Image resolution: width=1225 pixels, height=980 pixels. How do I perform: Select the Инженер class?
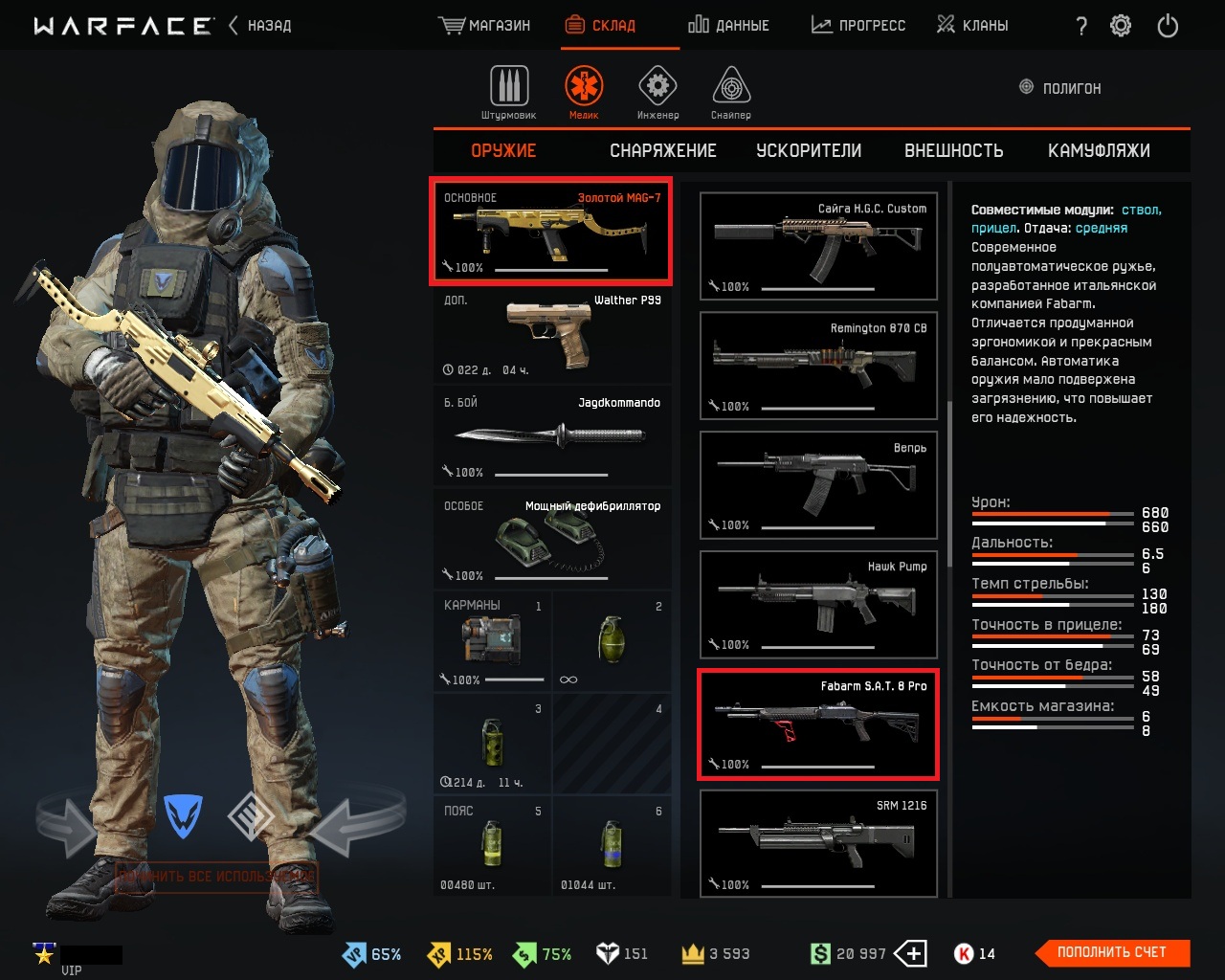coord(657,93)
